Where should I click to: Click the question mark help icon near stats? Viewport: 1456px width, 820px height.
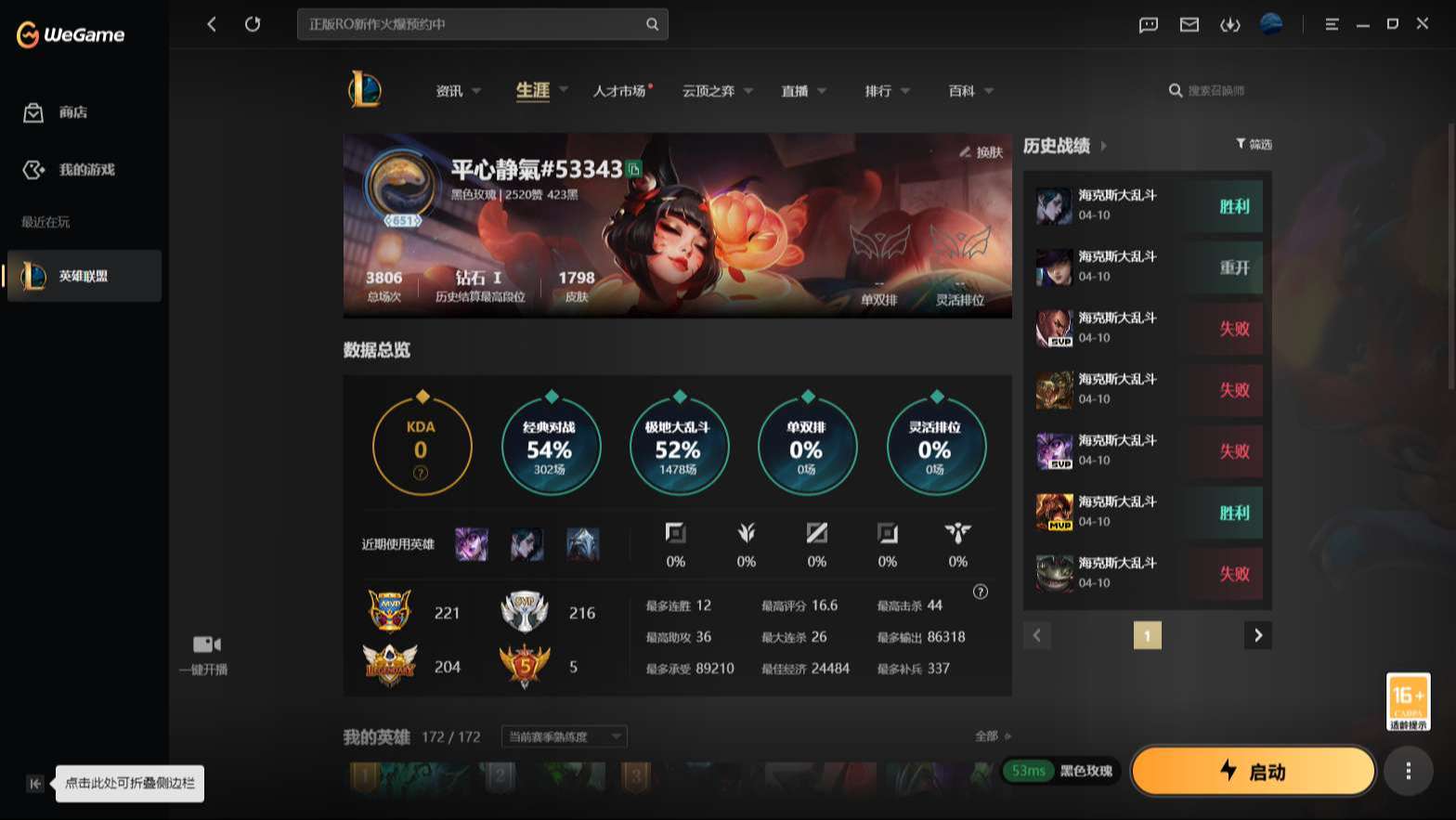981,592
